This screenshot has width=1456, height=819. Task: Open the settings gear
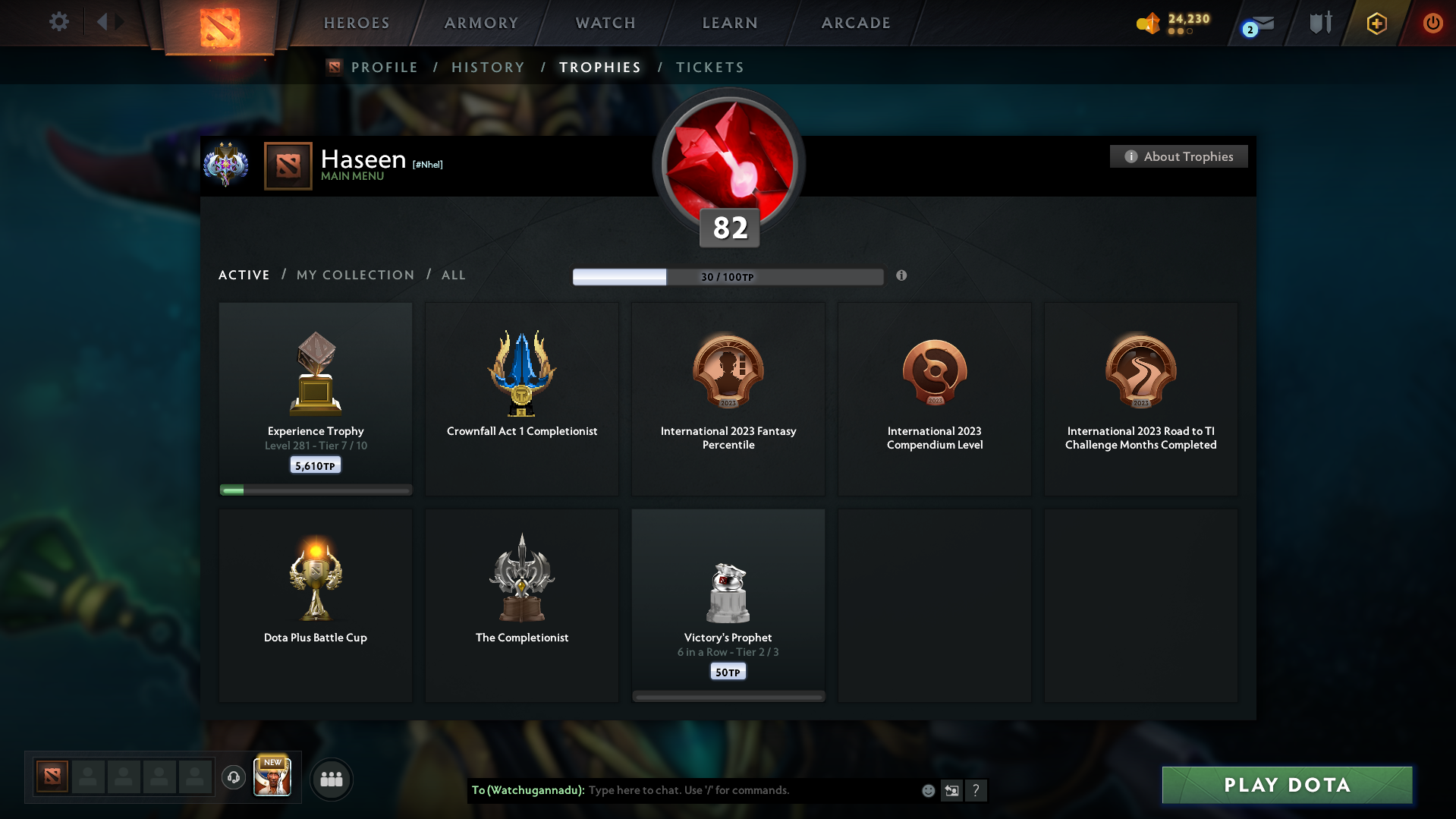point(59,22)
